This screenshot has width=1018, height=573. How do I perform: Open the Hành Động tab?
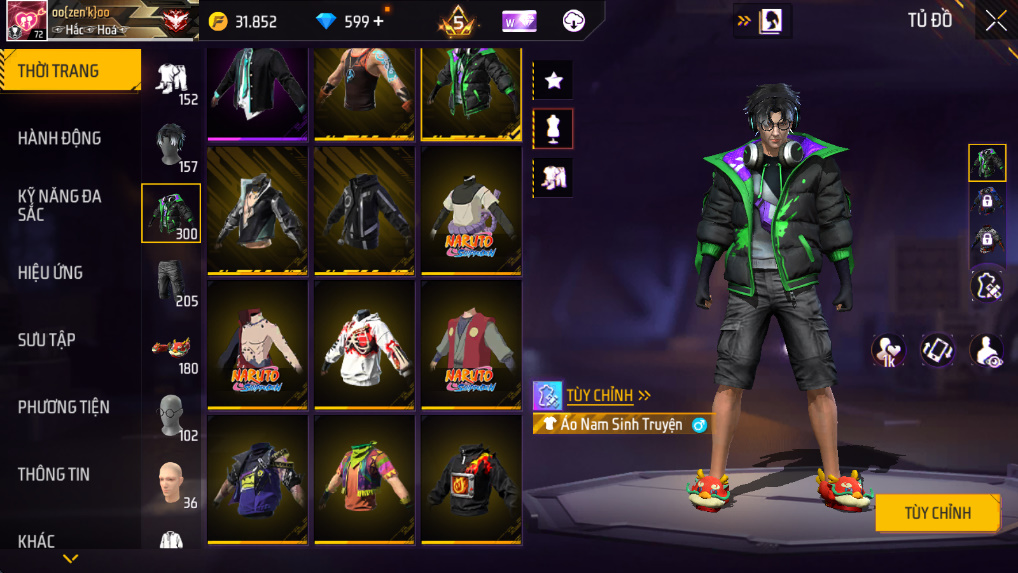pyautogui.click(x=60, y=138)
